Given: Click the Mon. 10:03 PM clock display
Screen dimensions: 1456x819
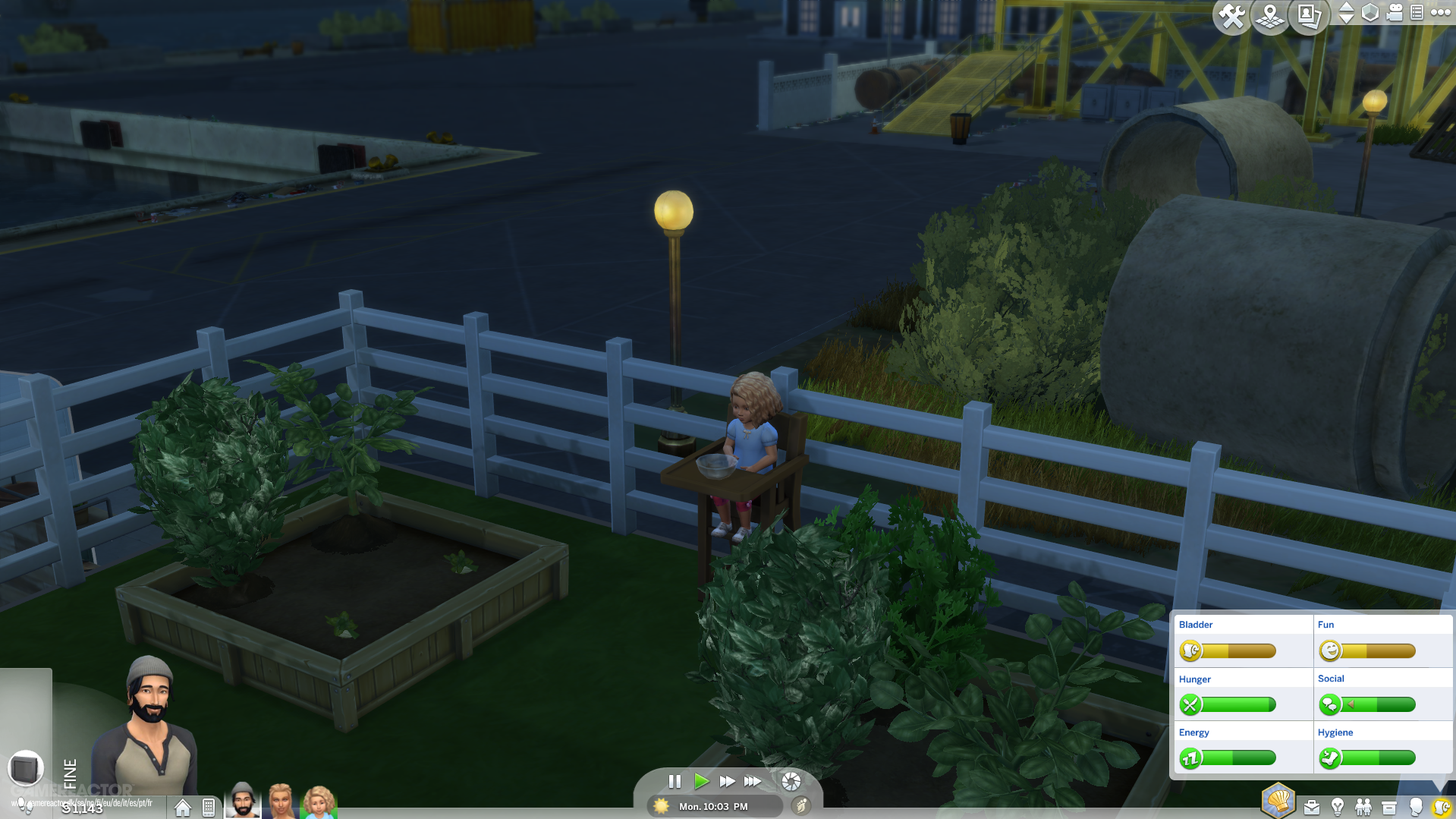Looking at the screenshot, I should coord(713,807).
